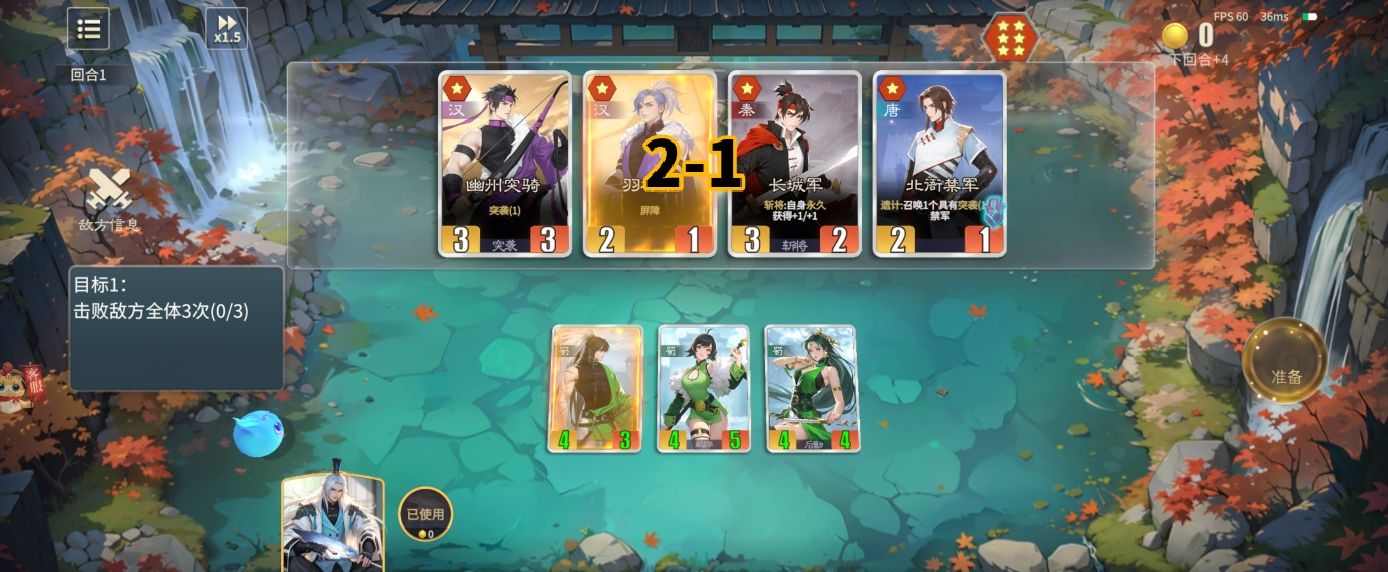Select the green-robed male card with 4/3
Screen dimensions: 1388x572
tap(595, 388)
